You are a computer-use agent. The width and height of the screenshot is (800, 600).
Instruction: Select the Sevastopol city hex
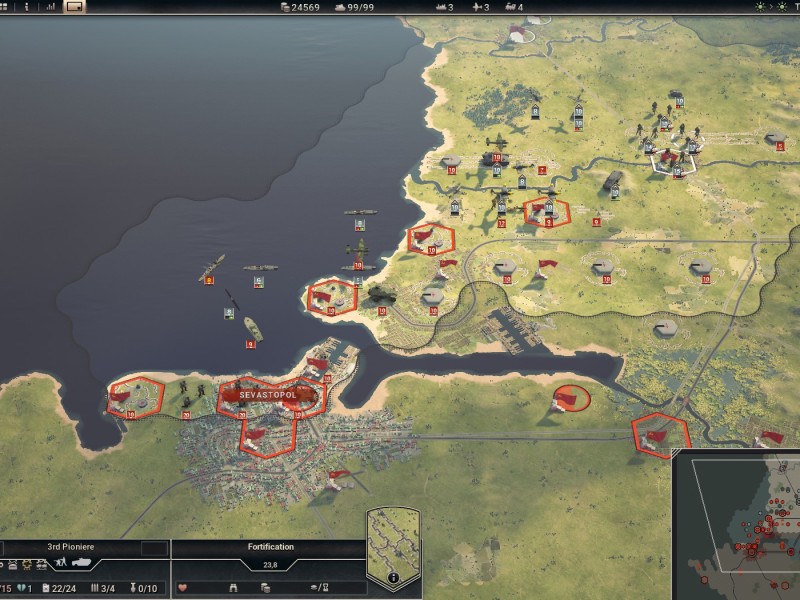click(x=270, y=395)
